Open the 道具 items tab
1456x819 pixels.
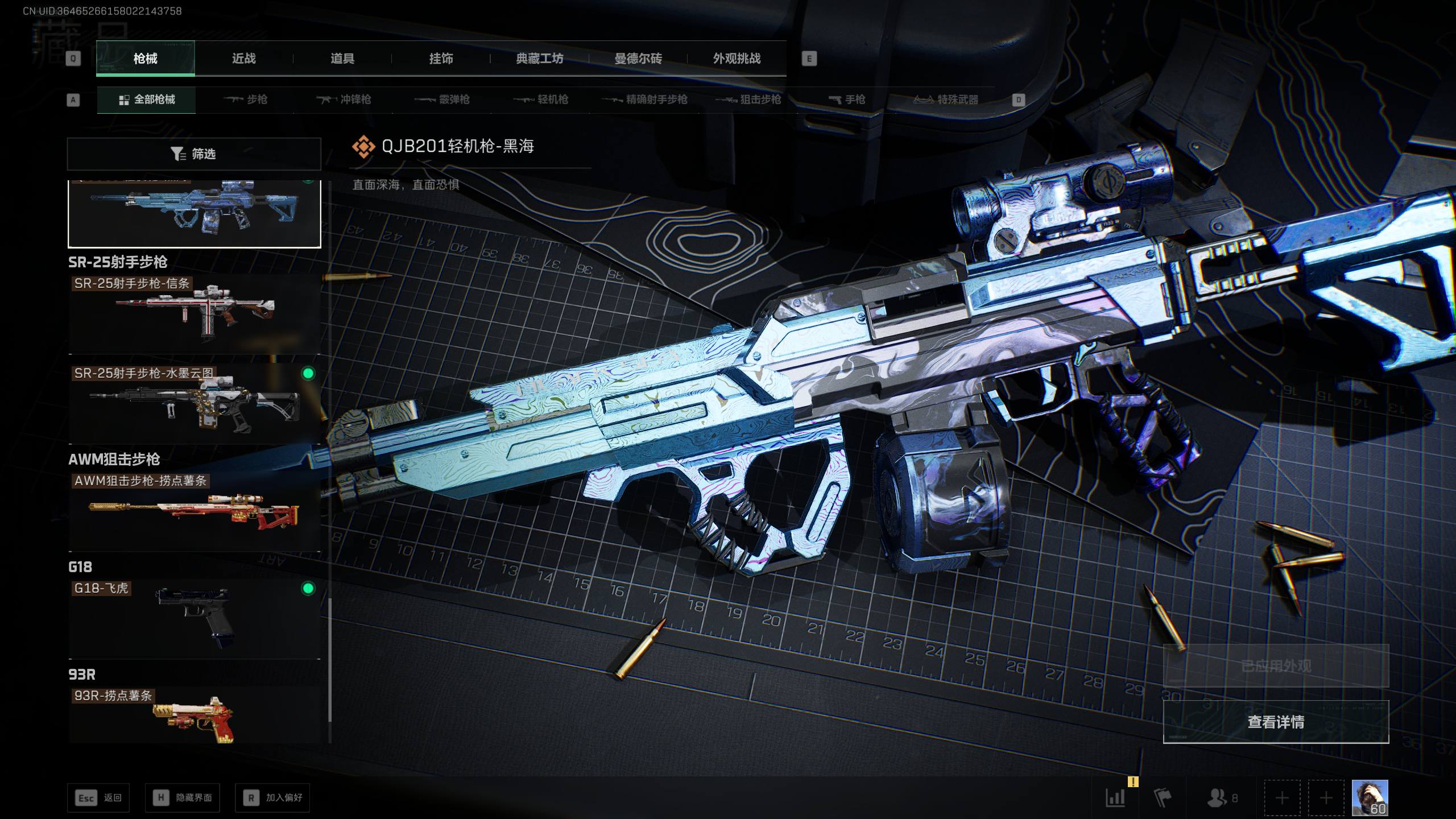[342, 59]
